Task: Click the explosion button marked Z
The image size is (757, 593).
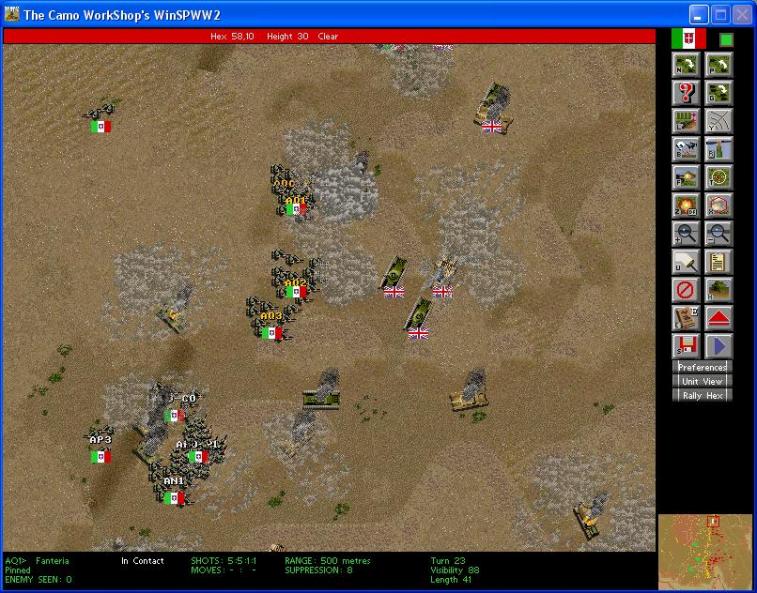Action: [687, 206]
